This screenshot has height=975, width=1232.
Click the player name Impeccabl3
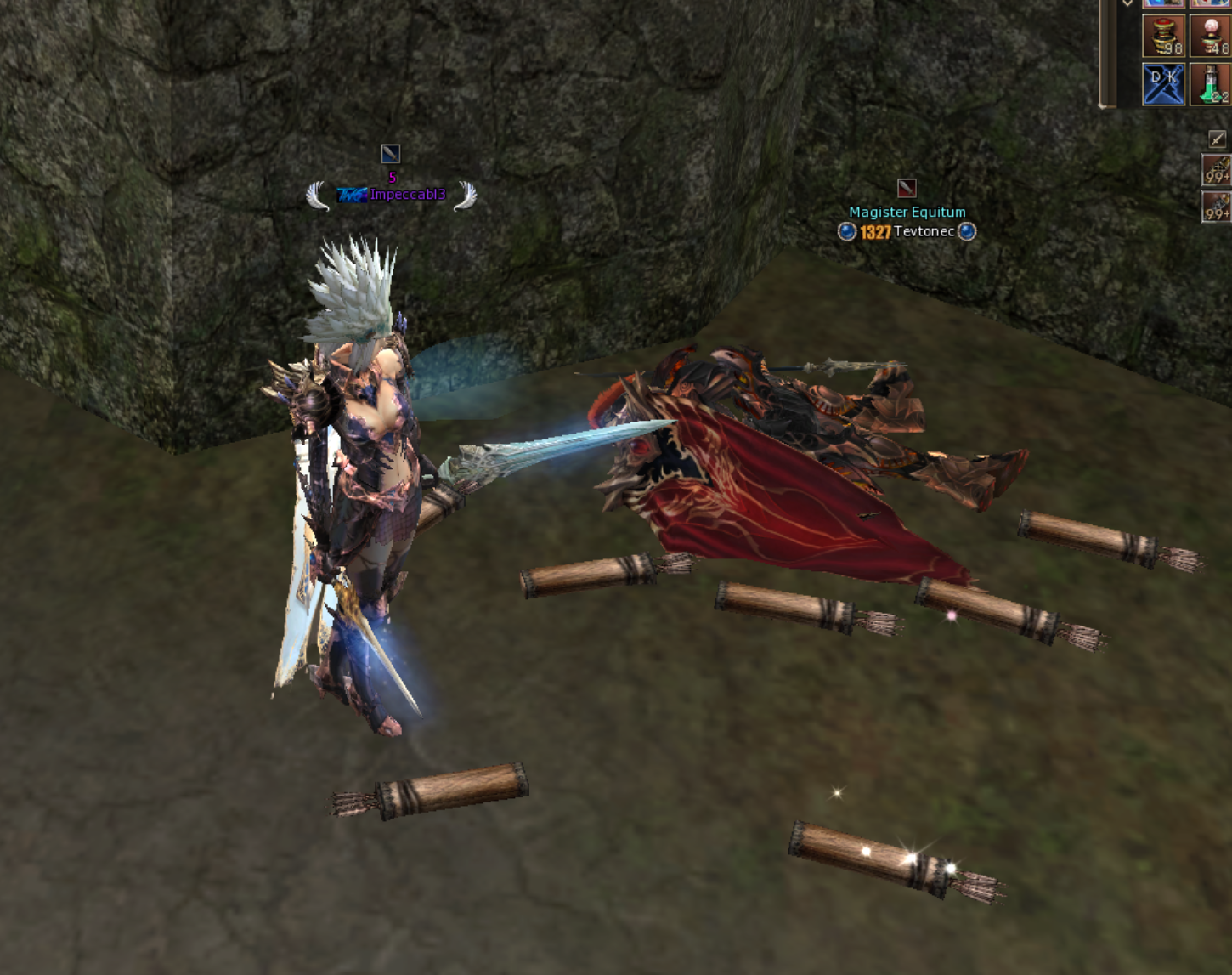pyautogui.click(x=406, y=195)
